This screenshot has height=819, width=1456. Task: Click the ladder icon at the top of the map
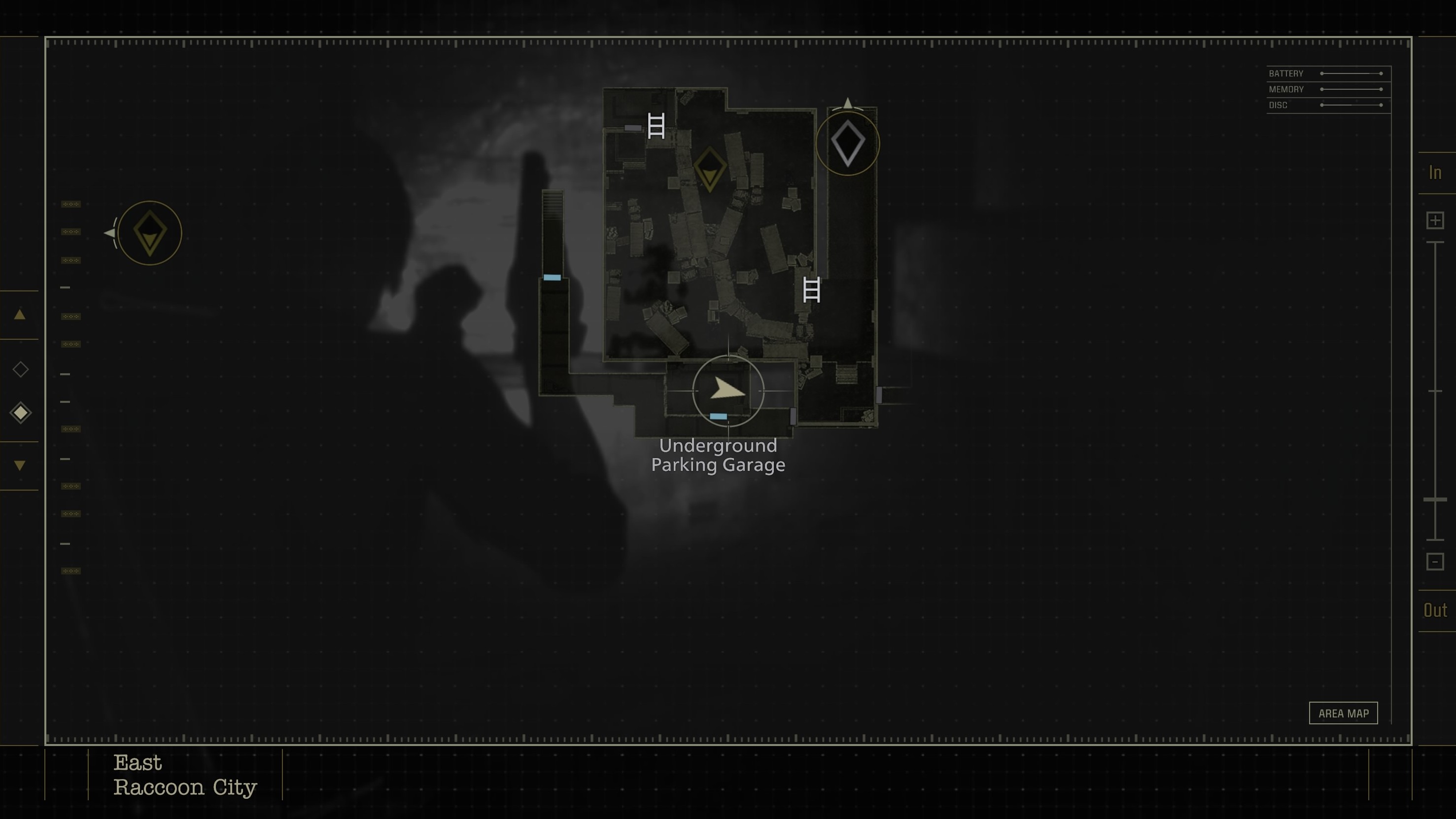pos(656,126)
